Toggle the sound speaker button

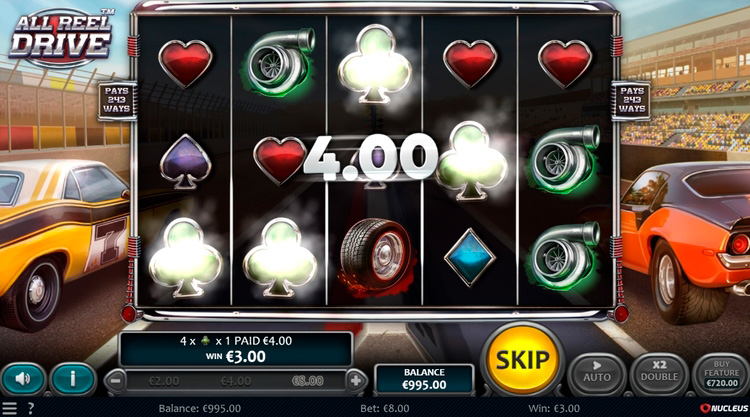coord(23,379)
